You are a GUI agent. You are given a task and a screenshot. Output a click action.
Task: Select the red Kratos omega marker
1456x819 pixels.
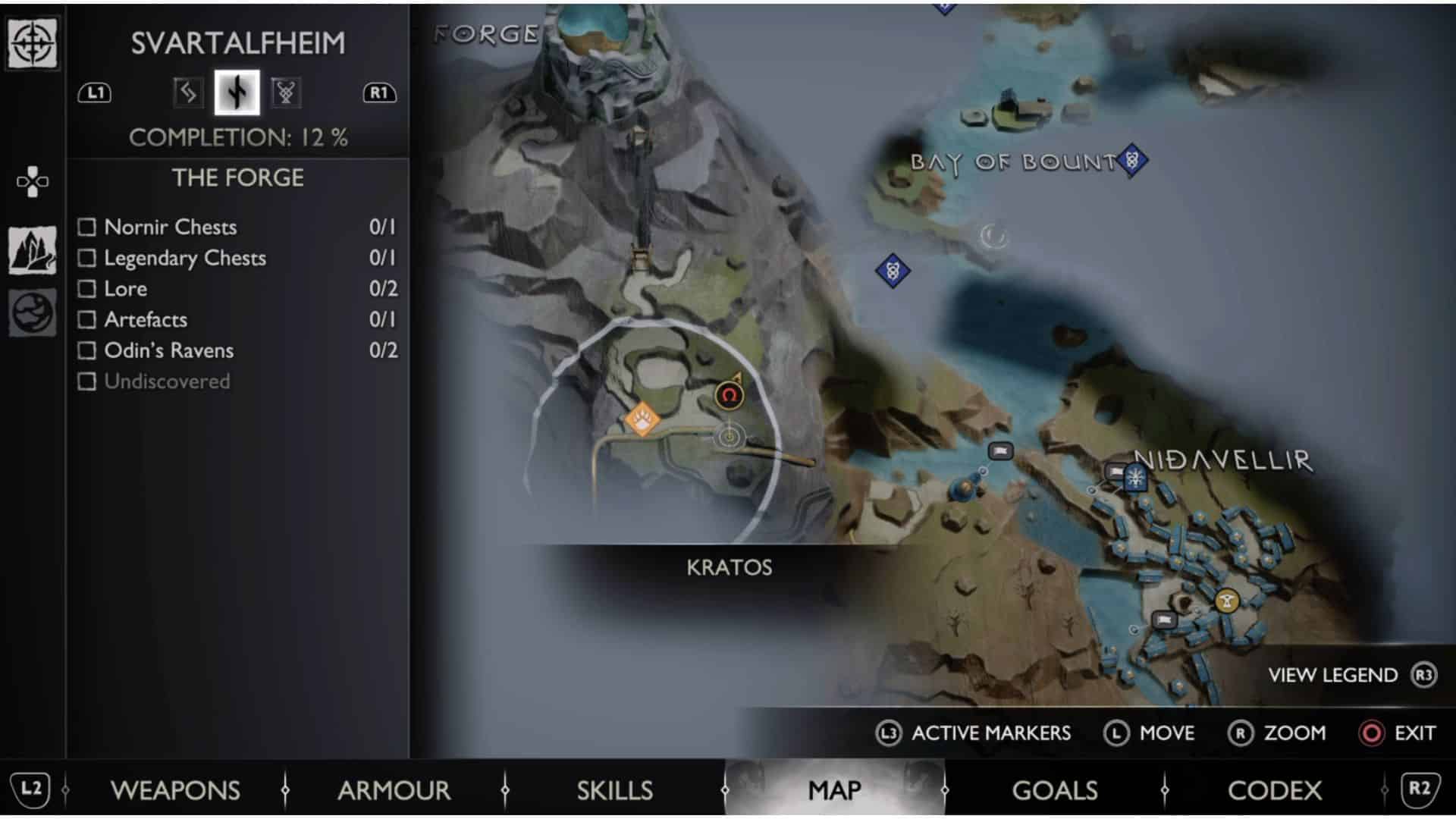coord(730,395)
